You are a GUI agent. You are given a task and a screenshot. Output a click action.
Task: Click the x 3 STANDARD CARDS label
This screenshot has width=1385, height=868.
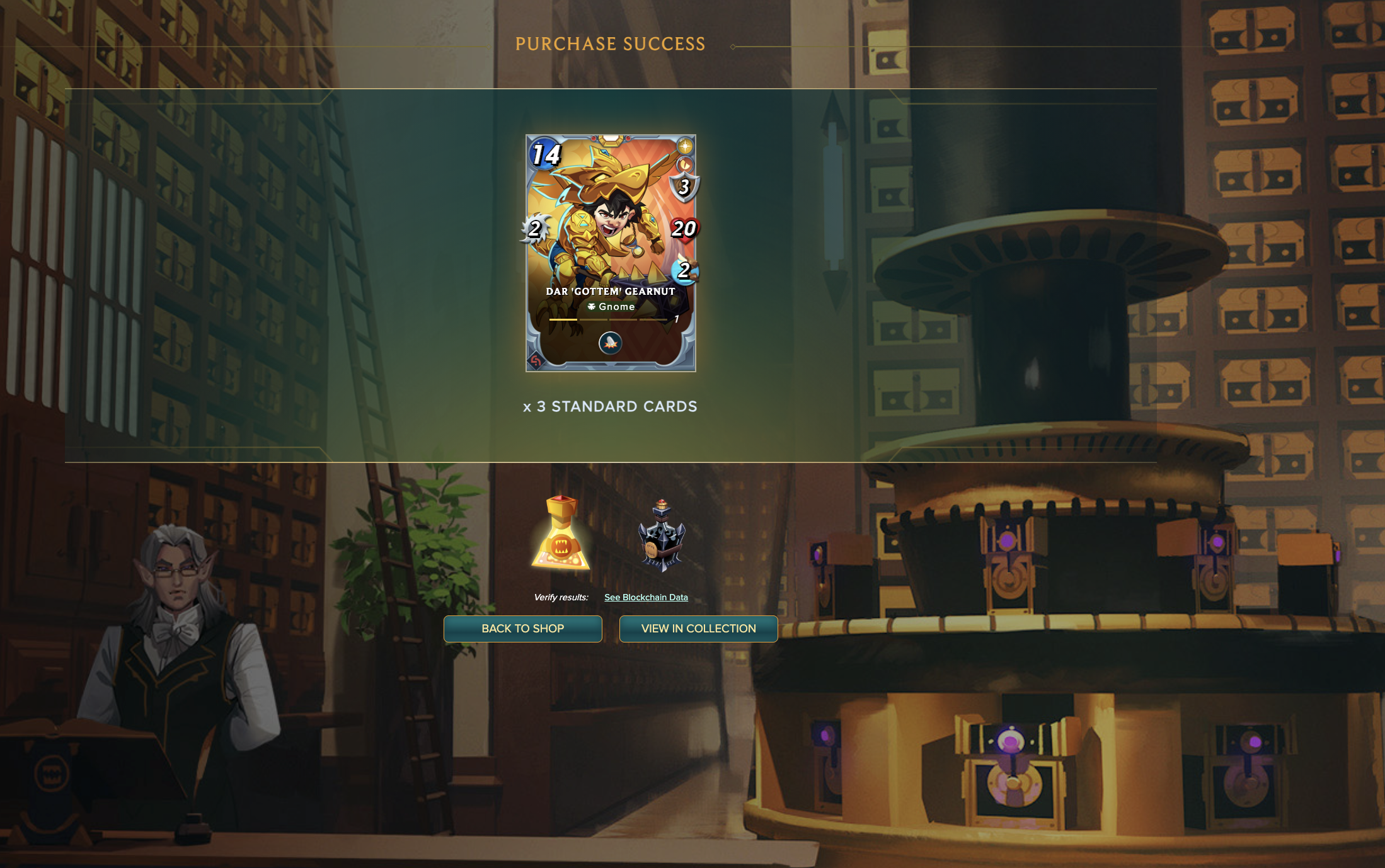pos(609,406)
